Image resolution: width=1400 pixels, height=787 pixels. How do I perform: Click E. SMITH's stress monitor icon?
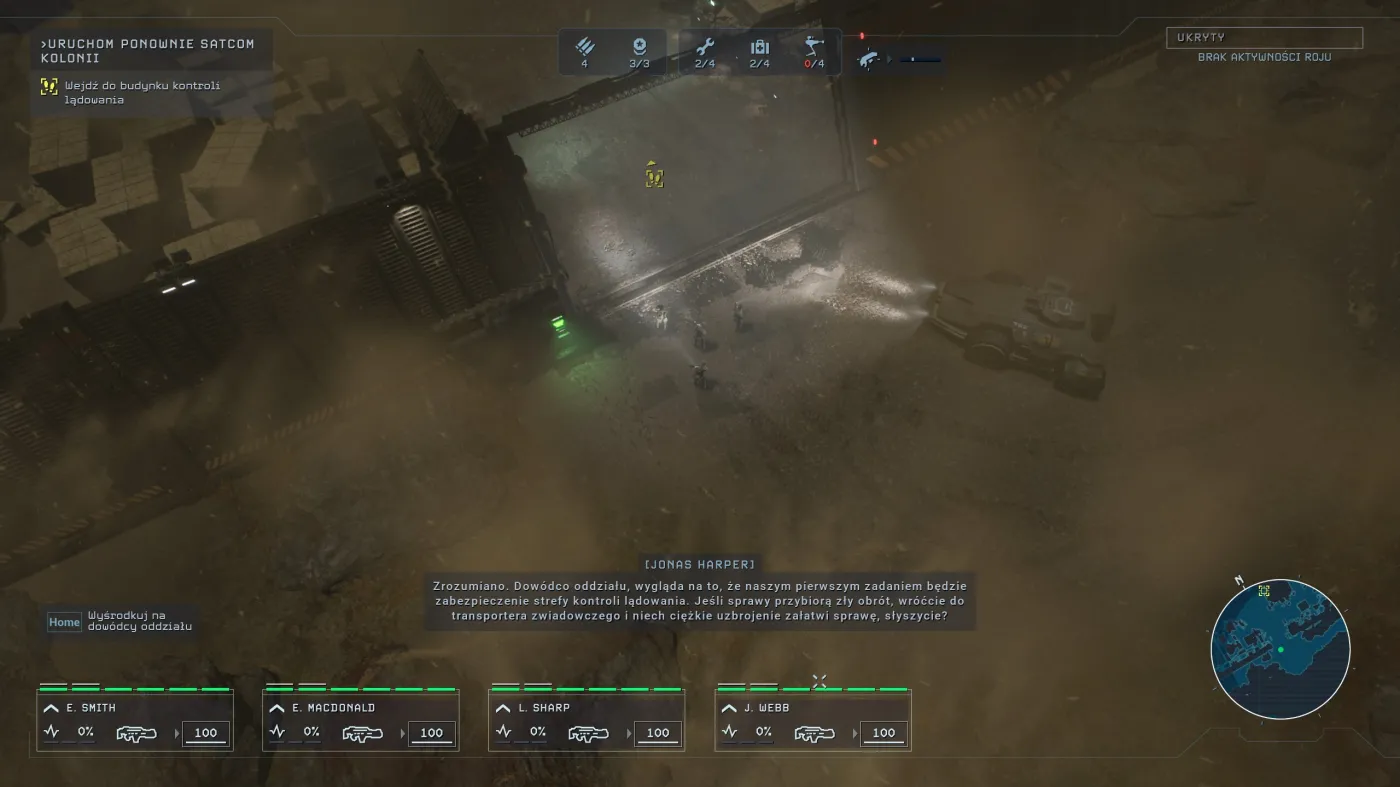[x=50, y=732]
